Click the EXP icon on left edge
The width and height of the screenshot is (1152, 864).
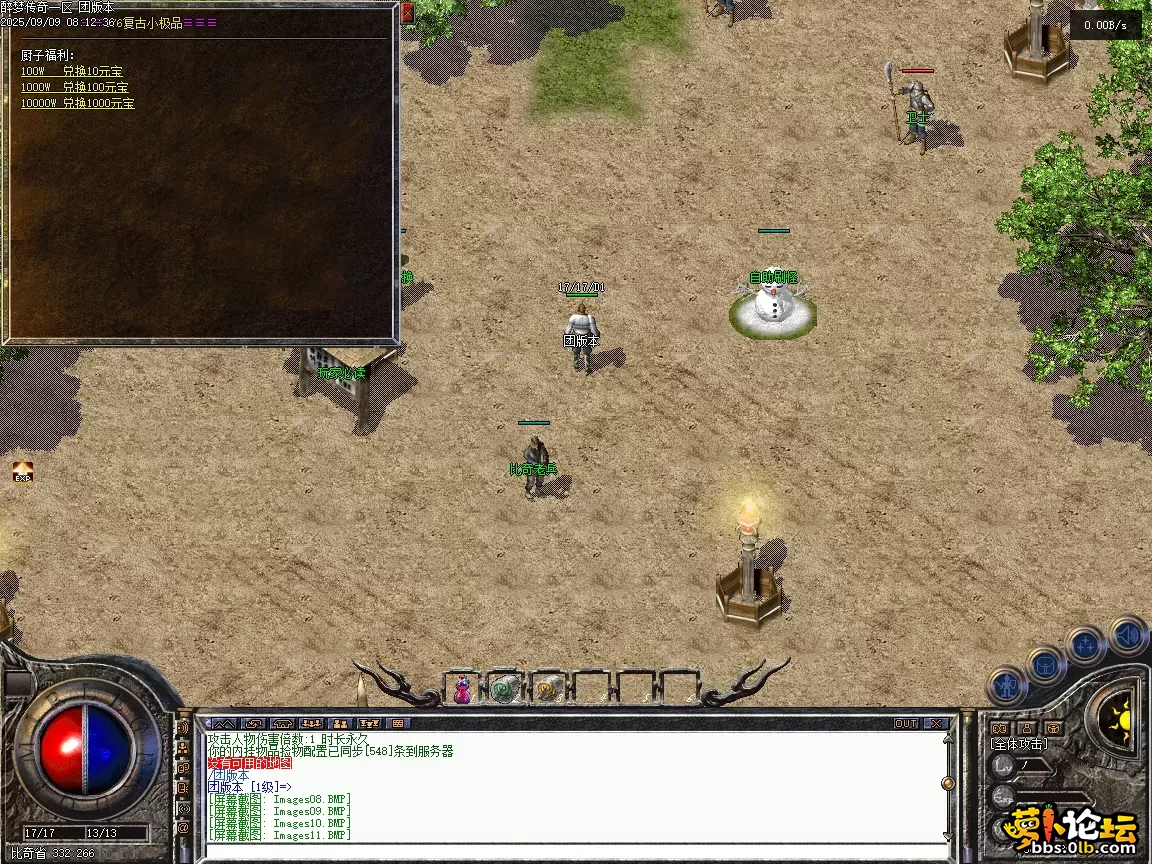(x=22, y=472)
